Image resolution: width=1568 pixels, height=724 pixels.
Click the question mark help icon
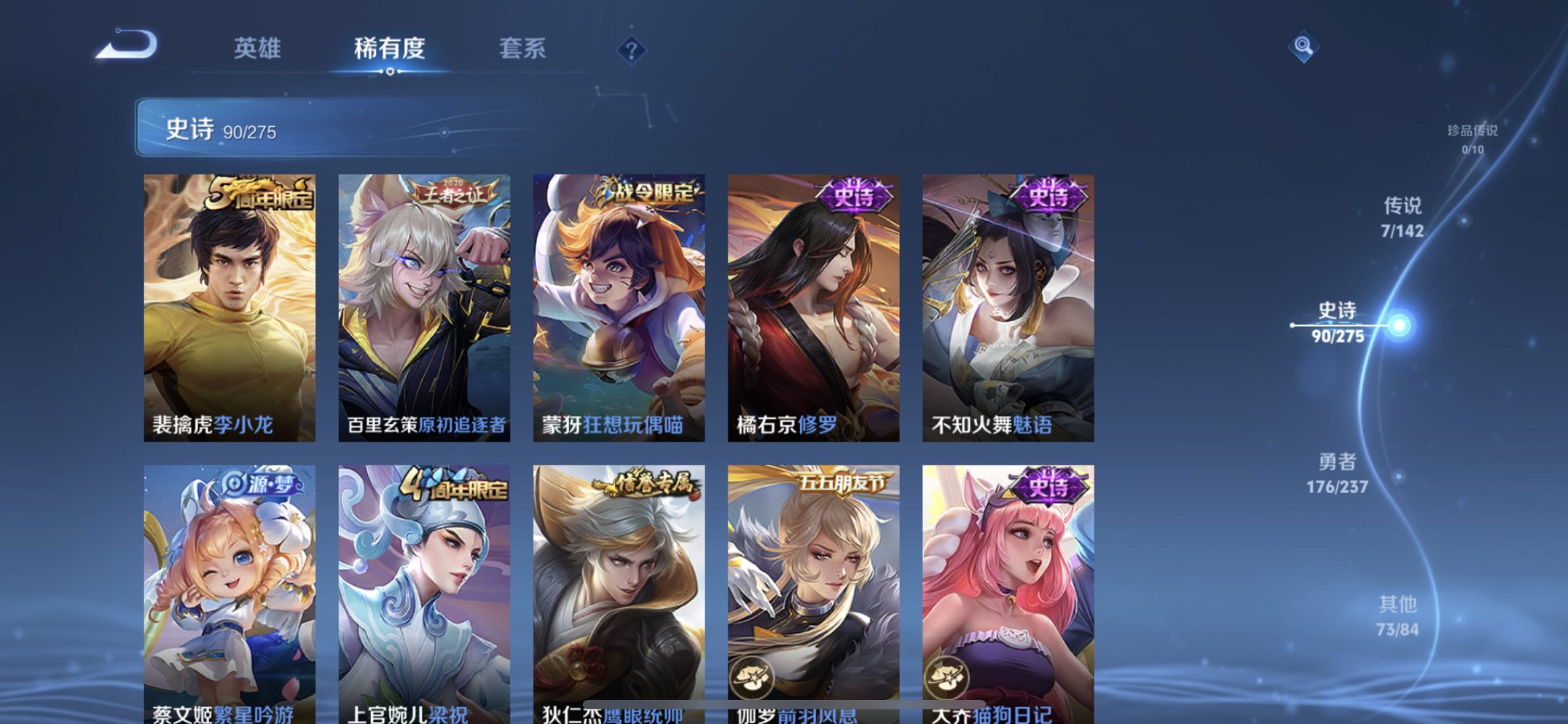point(631,50)
